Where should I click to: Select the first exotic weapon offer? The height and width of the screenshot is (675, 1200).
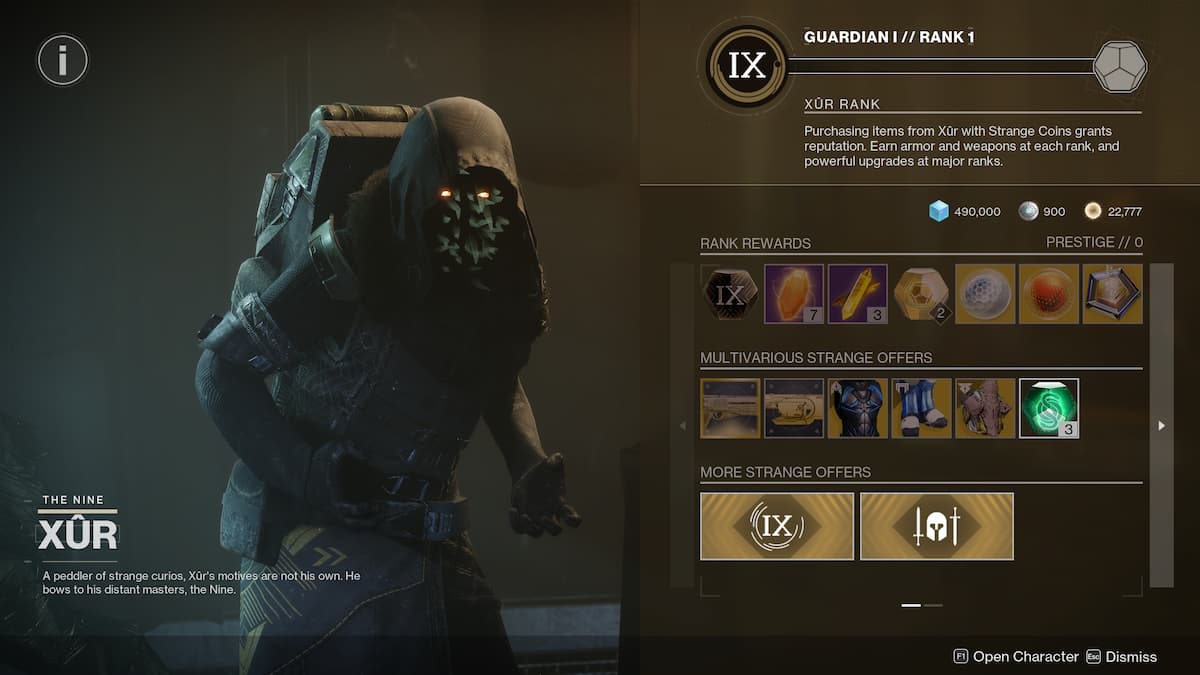click(x=730, y=408)
